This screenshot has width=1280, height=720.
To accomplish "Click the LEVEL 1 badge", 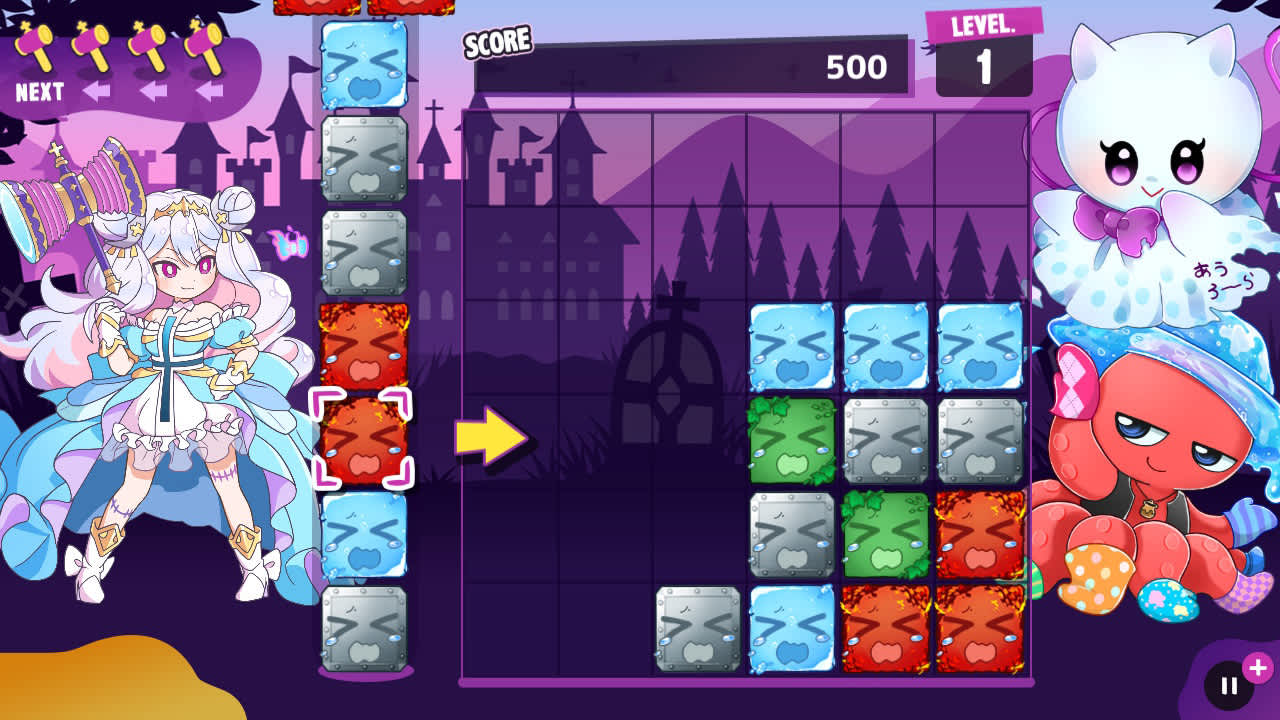I will [985, 50].
